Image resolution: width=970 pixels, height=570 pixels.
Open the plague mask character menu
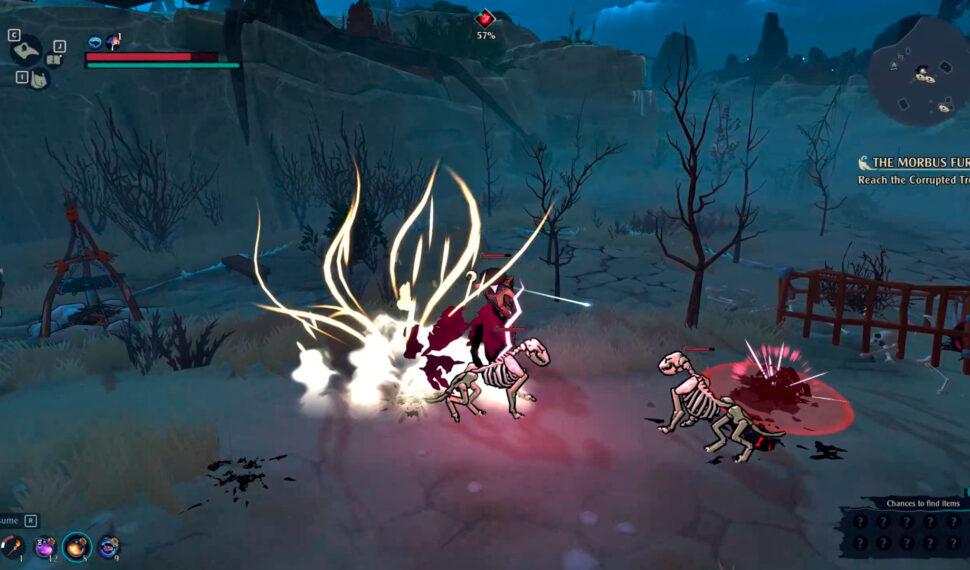point(27,50)
